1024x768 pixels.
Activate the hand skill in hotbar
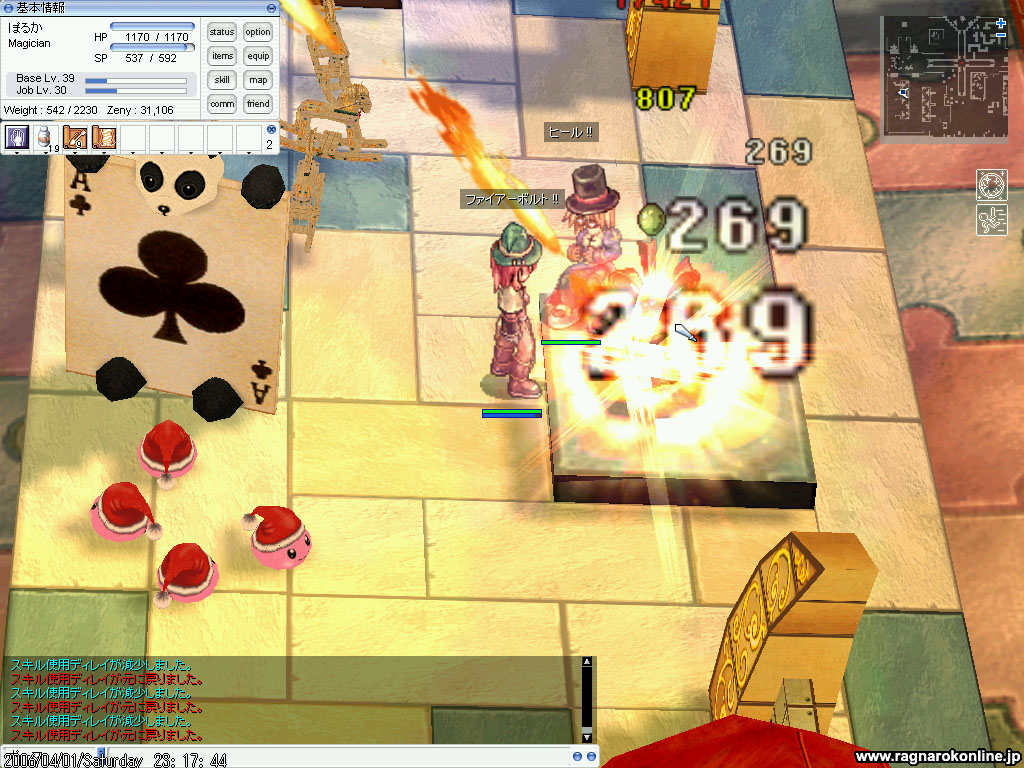point(17,137)
